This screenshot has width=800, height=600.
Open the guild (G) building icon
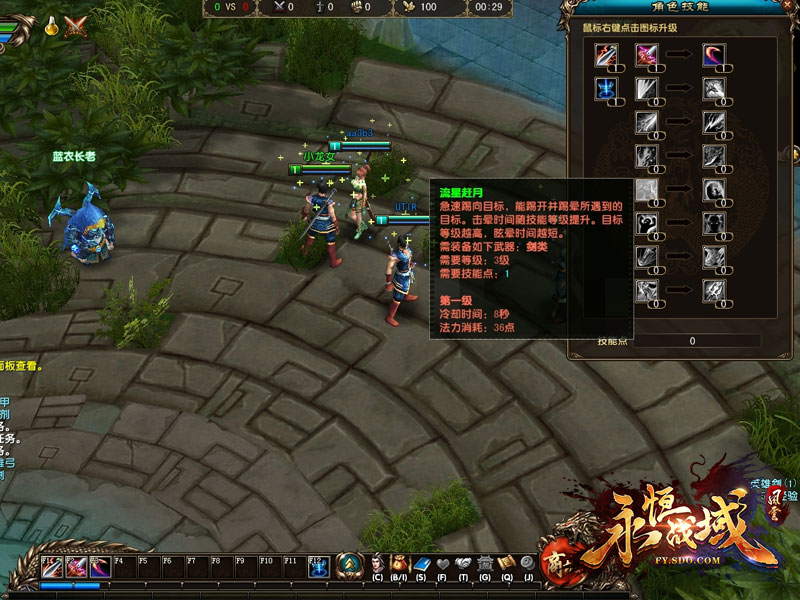click(485, 565)
